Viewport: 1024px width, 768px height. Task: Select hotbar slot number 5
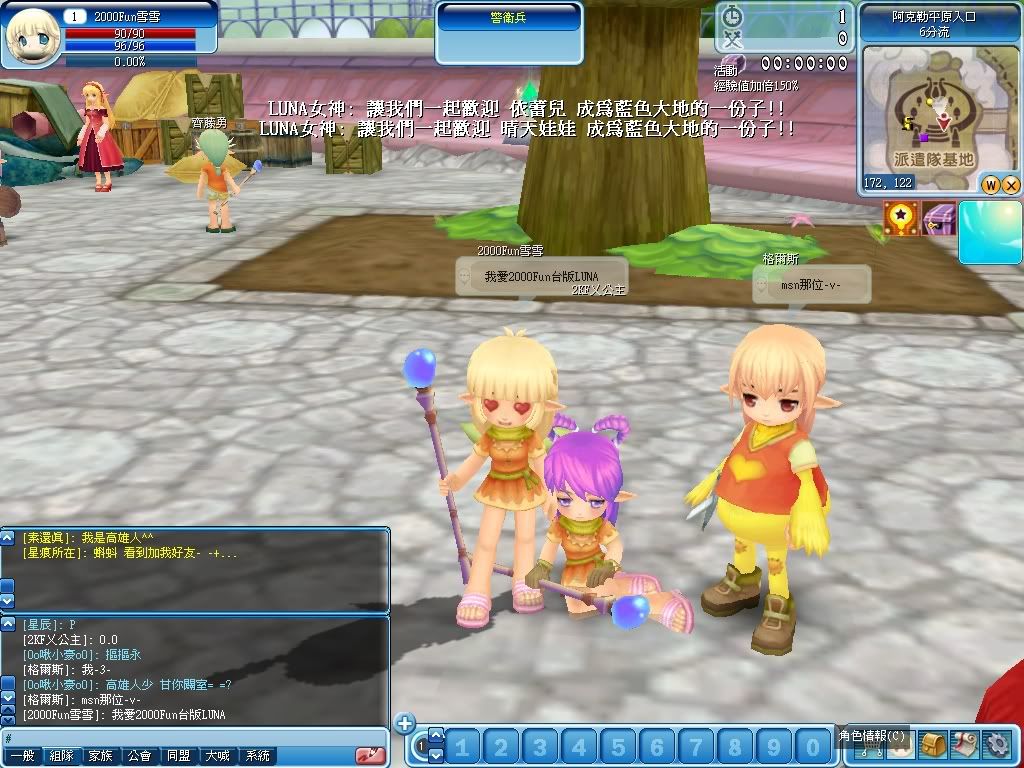[x=619, y=747]
